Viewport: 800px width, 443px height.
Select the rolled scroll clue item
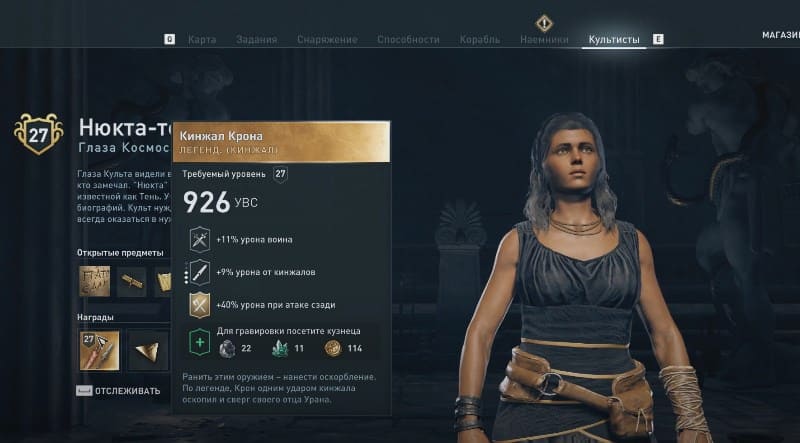click(x=132, y=283)
